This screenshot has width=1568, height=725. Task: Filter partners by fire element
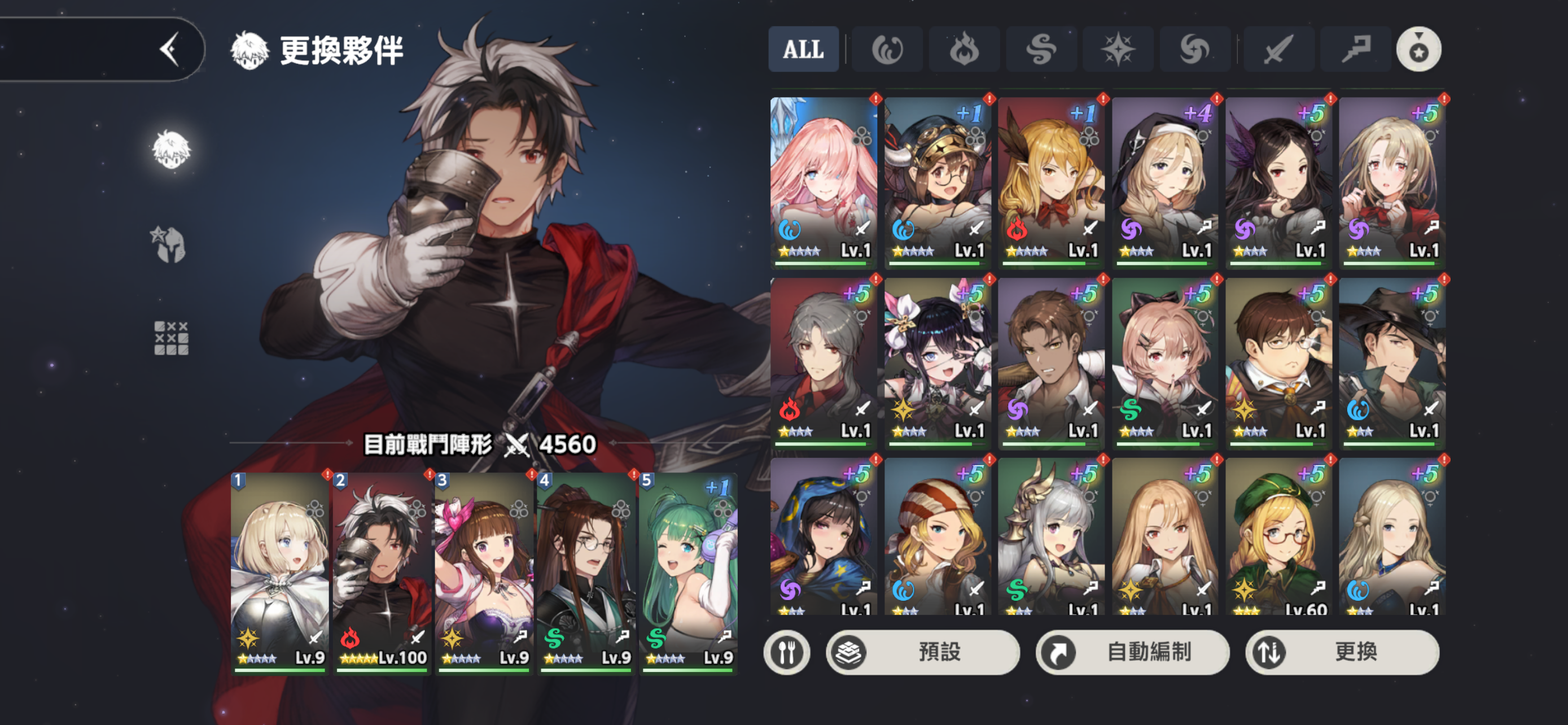click(x=963, y=49)
